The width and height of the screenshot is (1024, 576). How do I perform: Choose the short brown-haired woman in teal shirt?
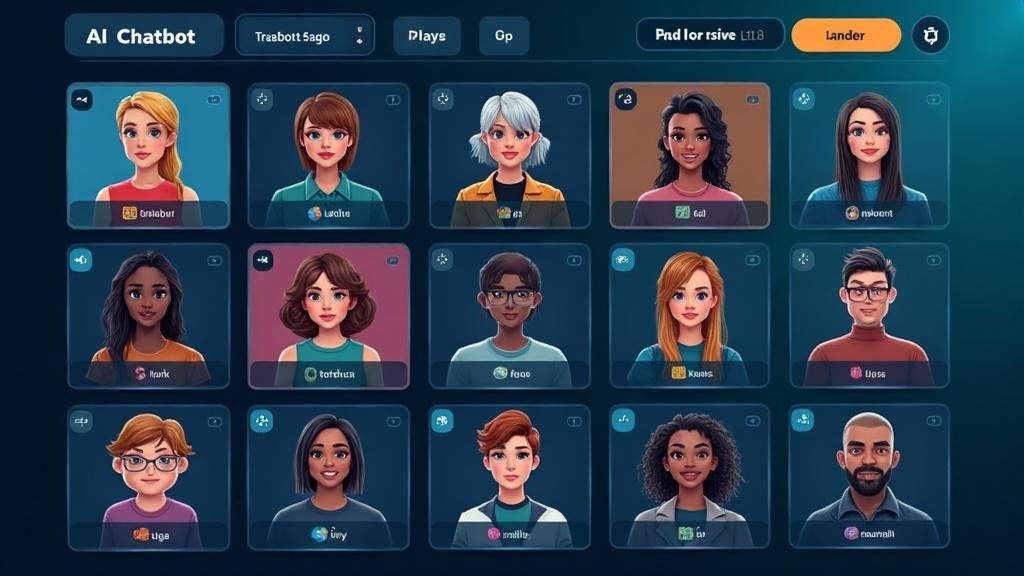pos(329,155)
